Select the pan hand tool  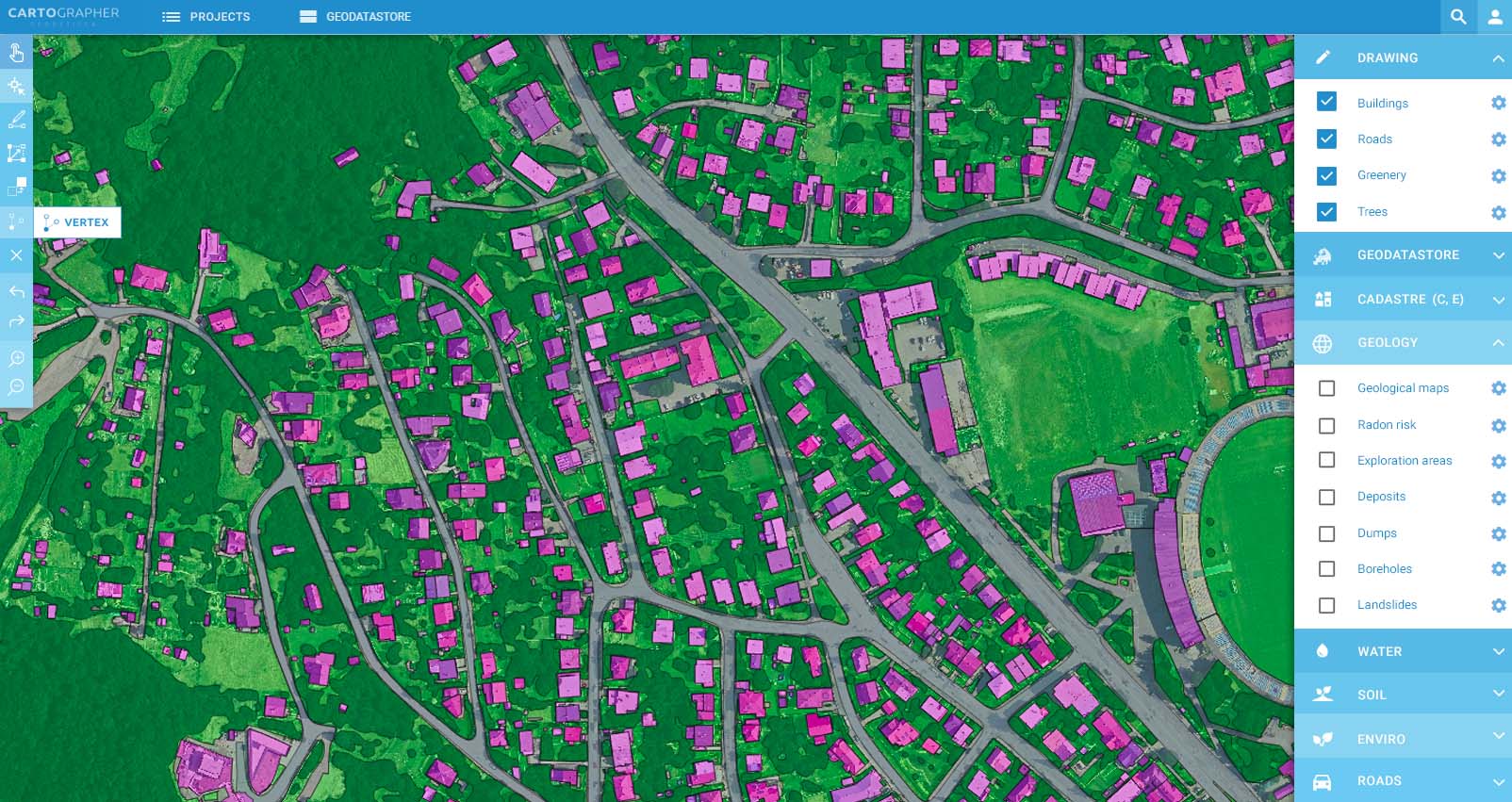(x=16, y=52)
